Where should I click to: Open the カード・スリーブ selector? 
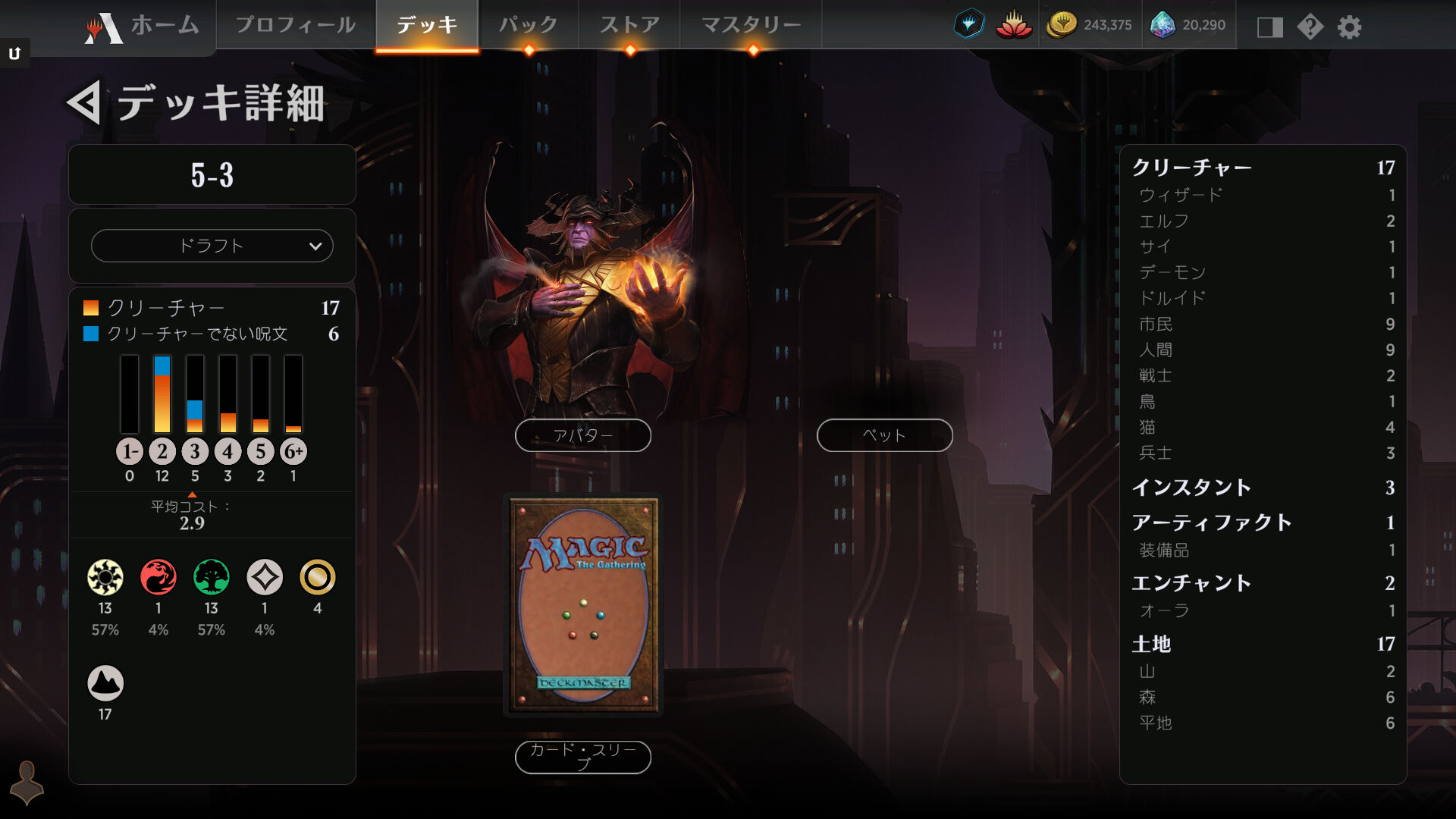[582, 757]
